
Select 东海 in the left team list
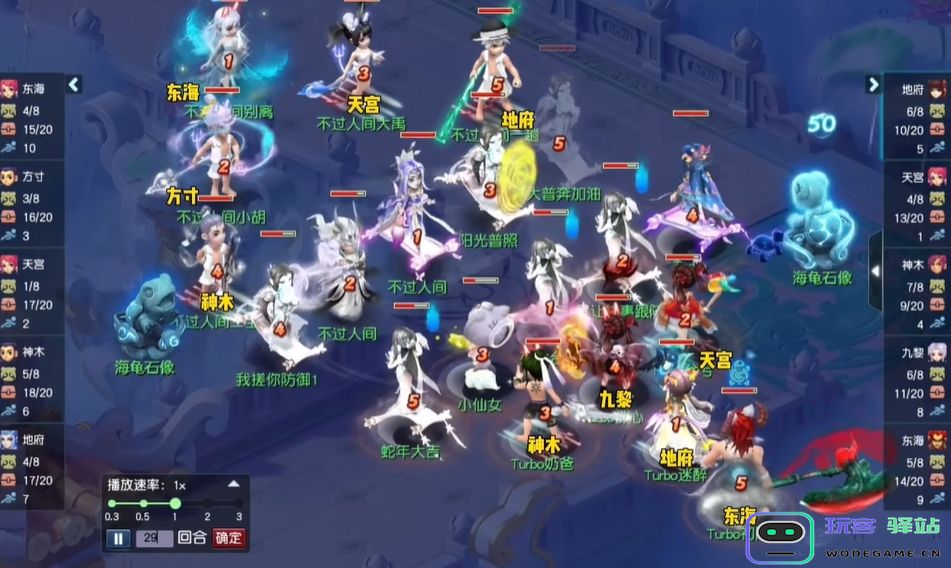click(30, 87)
